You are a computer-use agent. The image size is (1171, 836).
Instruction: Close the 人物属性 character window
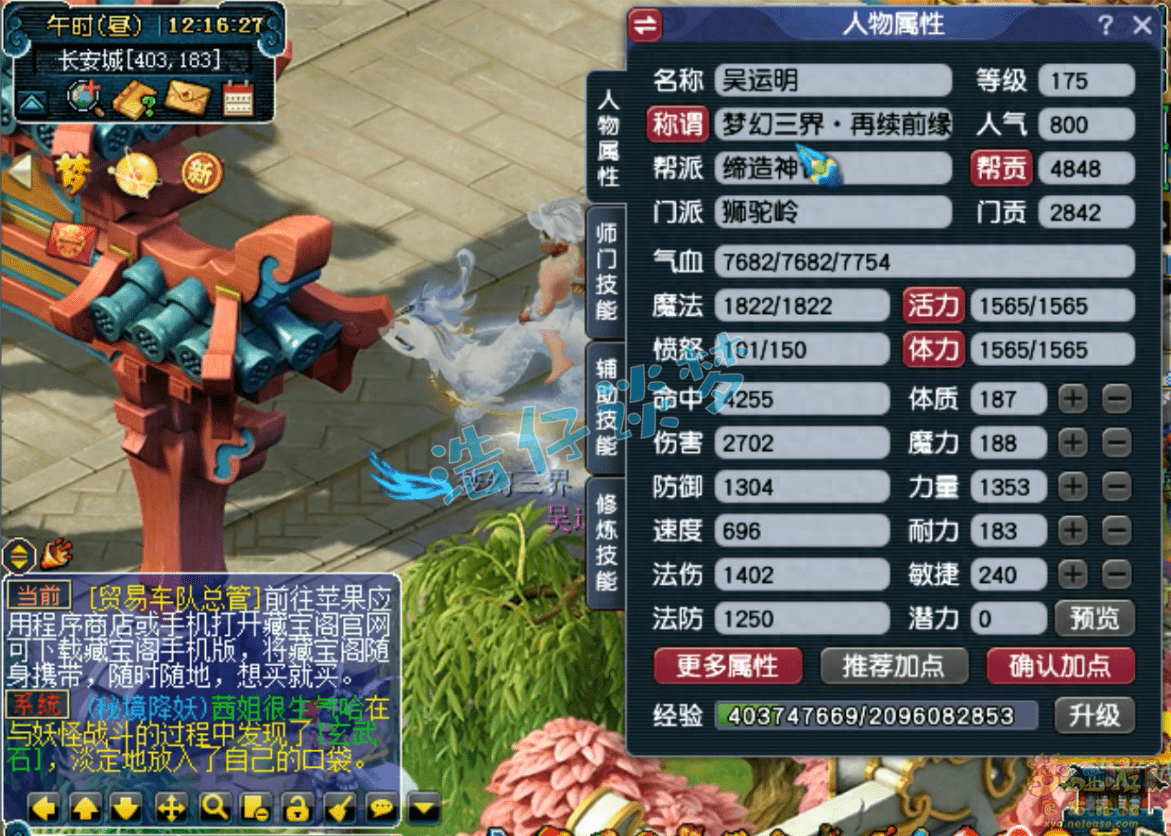(x=1143, y=26)
